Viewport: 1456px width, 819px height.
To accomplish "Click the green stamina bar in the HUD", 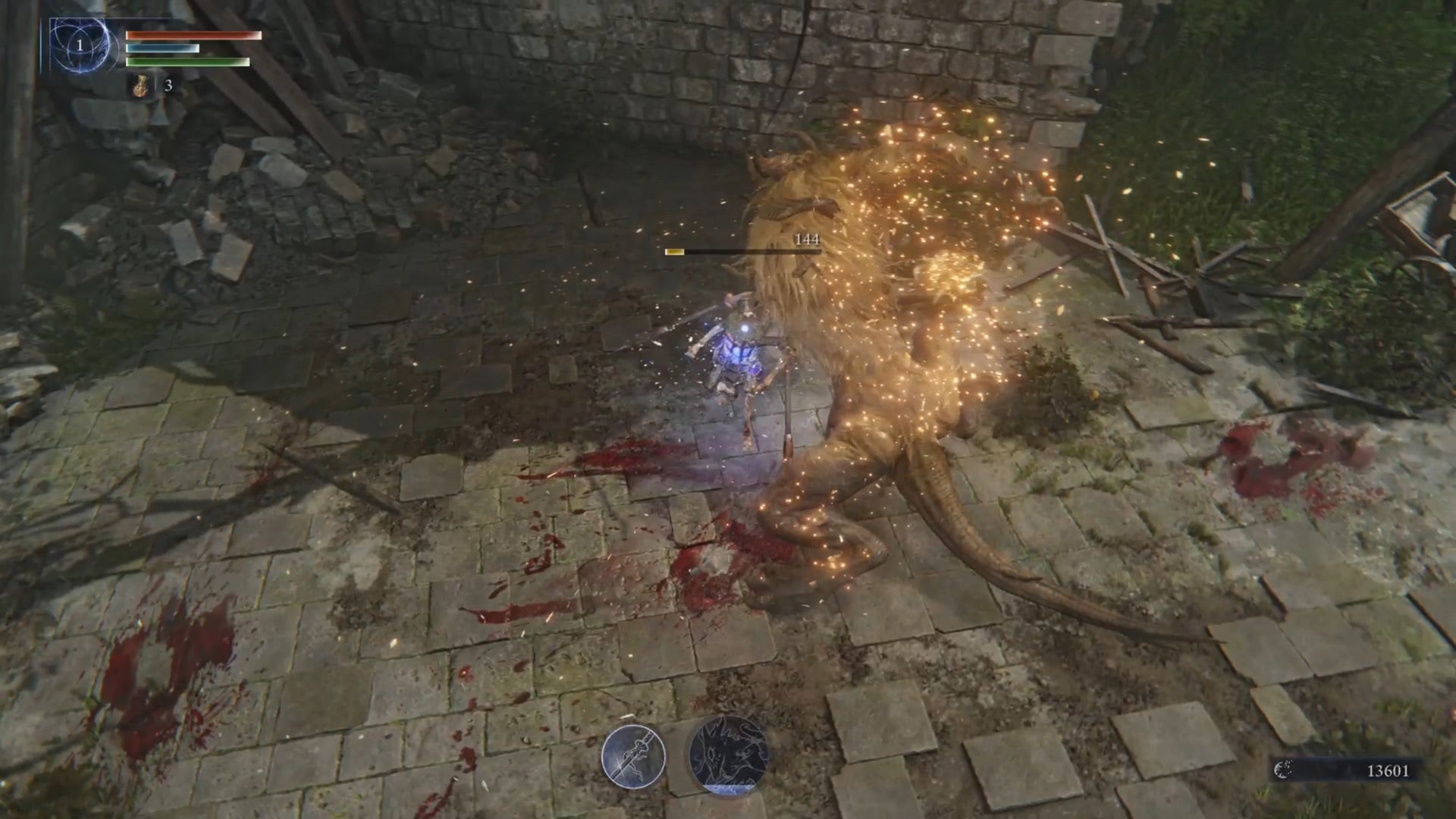I will 188,62.
